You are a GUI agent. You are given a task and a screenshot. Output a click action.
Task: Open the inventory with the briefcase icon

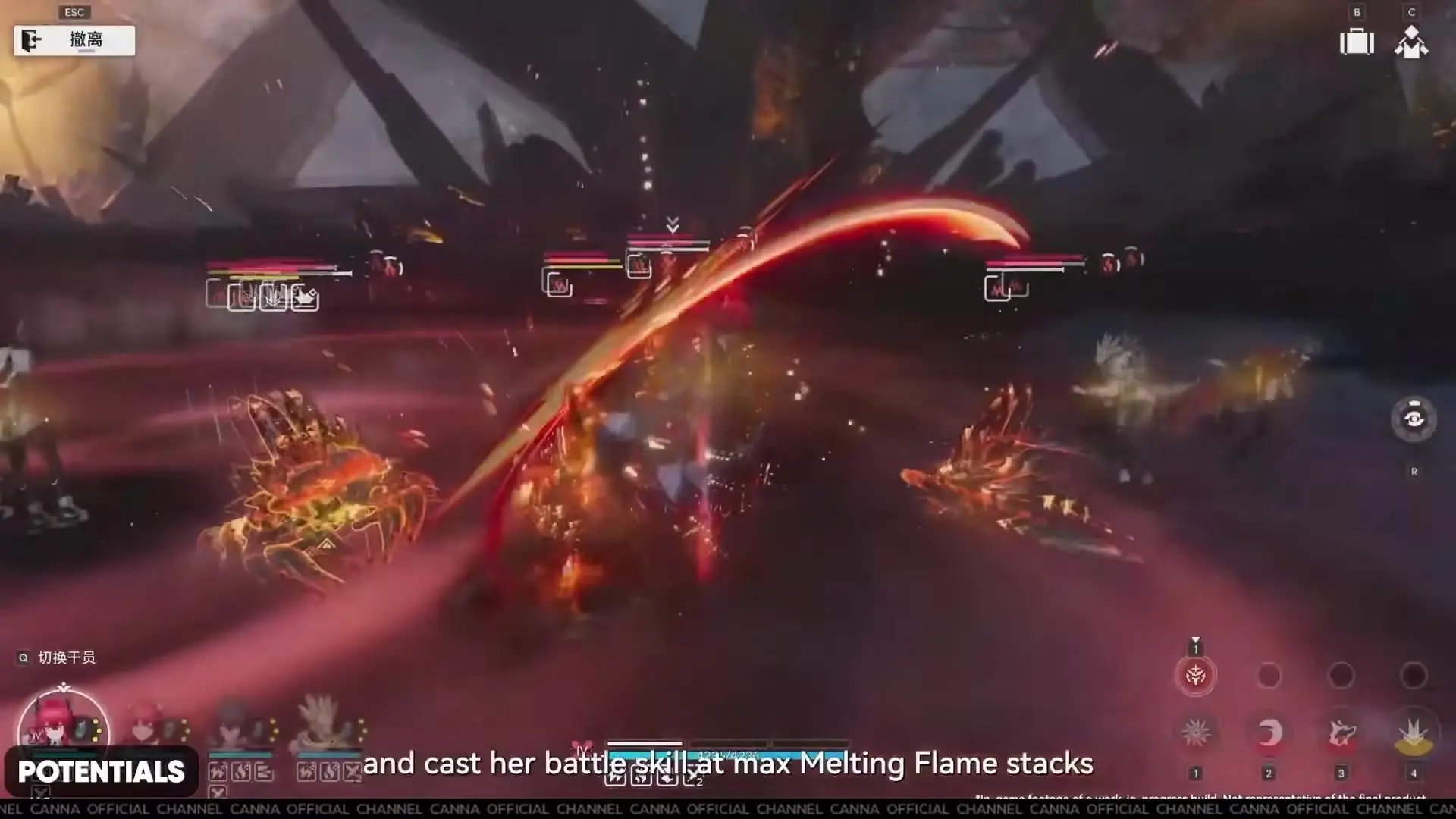1357,42
